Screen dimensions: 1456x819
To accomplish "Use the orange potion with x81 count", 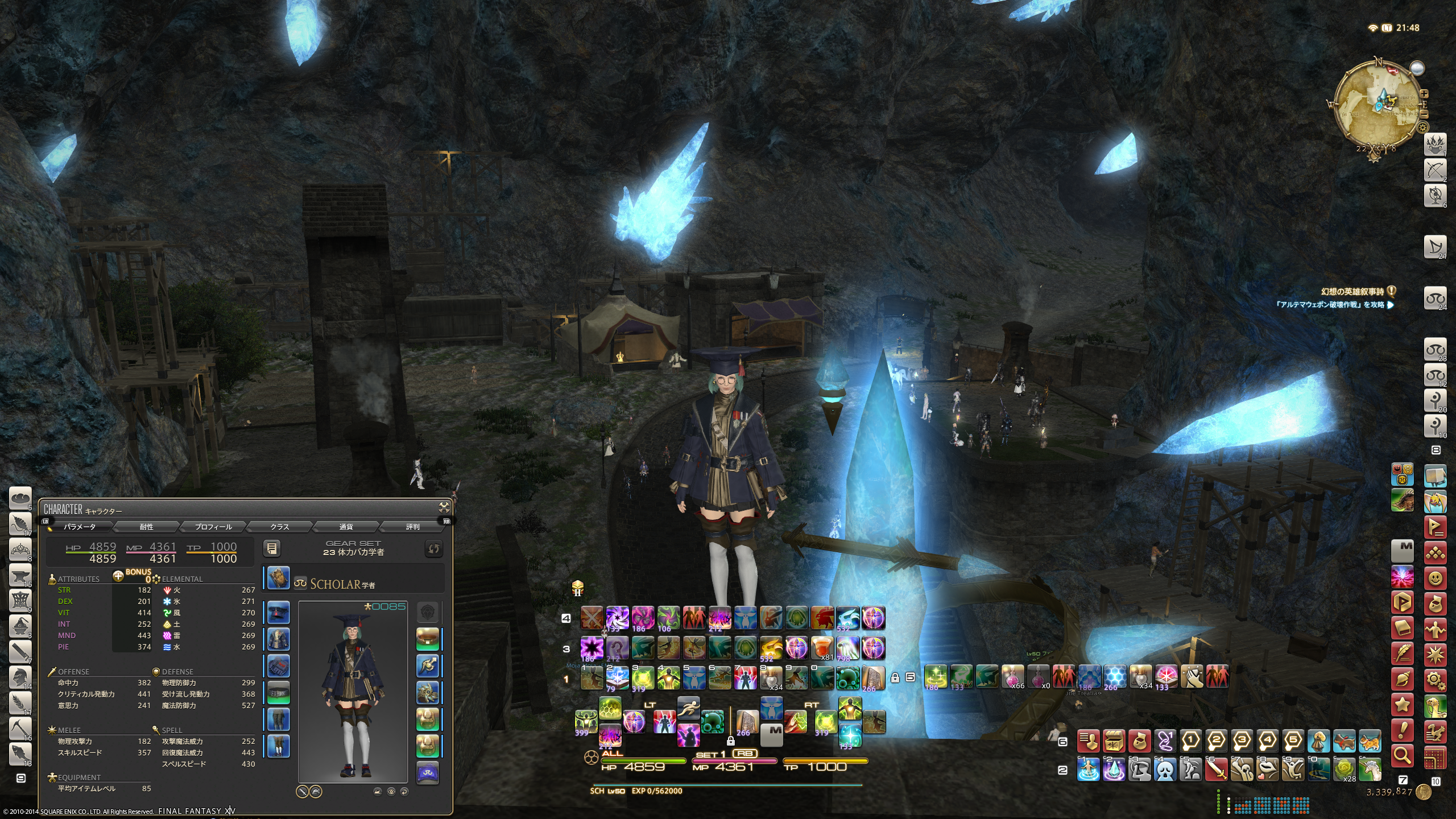I will pos(822,648).
